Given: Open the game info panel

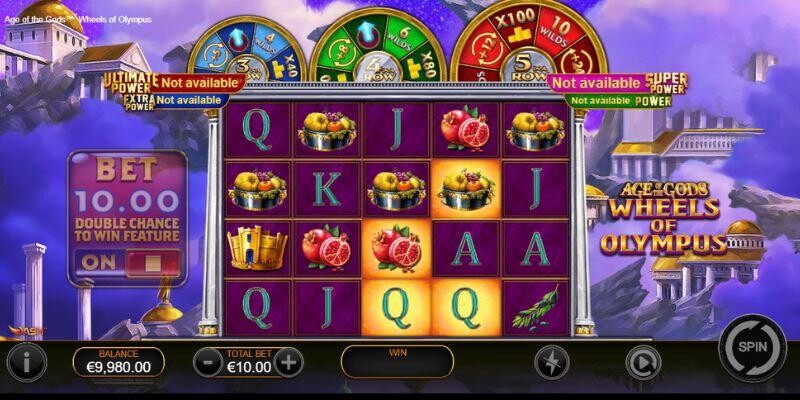Looking at the screenshot, I should pyautogui.click(x=26, y=360).
